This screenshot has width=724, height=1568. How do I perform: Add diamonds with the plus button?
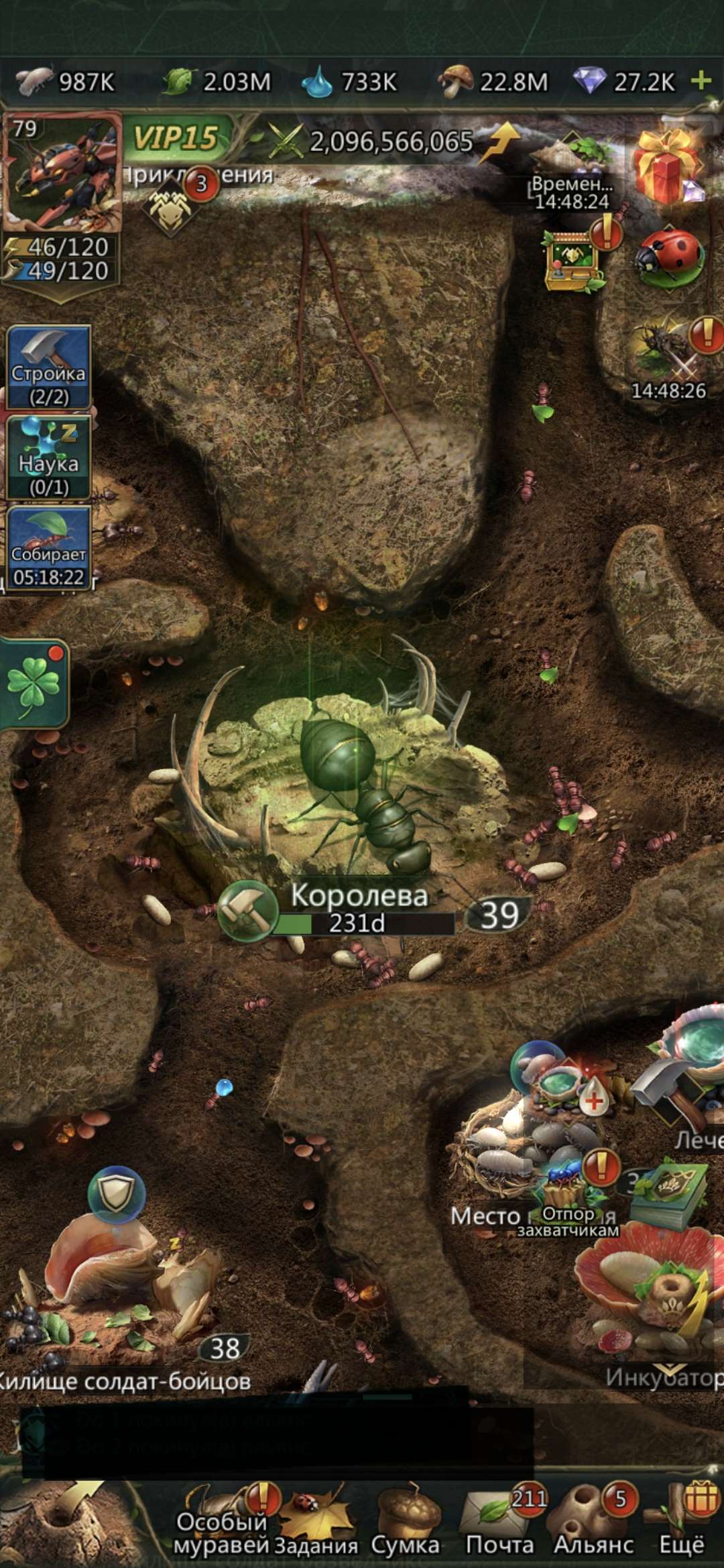tap(701, 81)
